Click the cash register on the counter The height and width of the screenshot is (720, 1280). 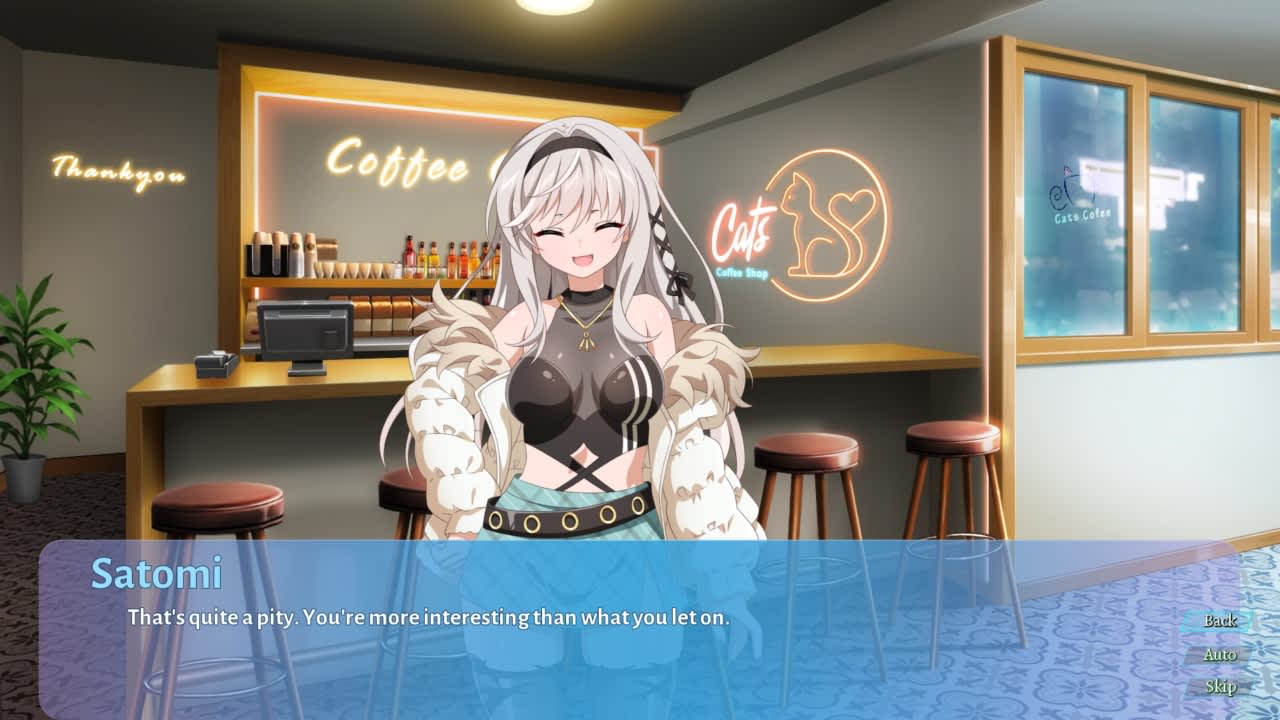coord(305,330)
